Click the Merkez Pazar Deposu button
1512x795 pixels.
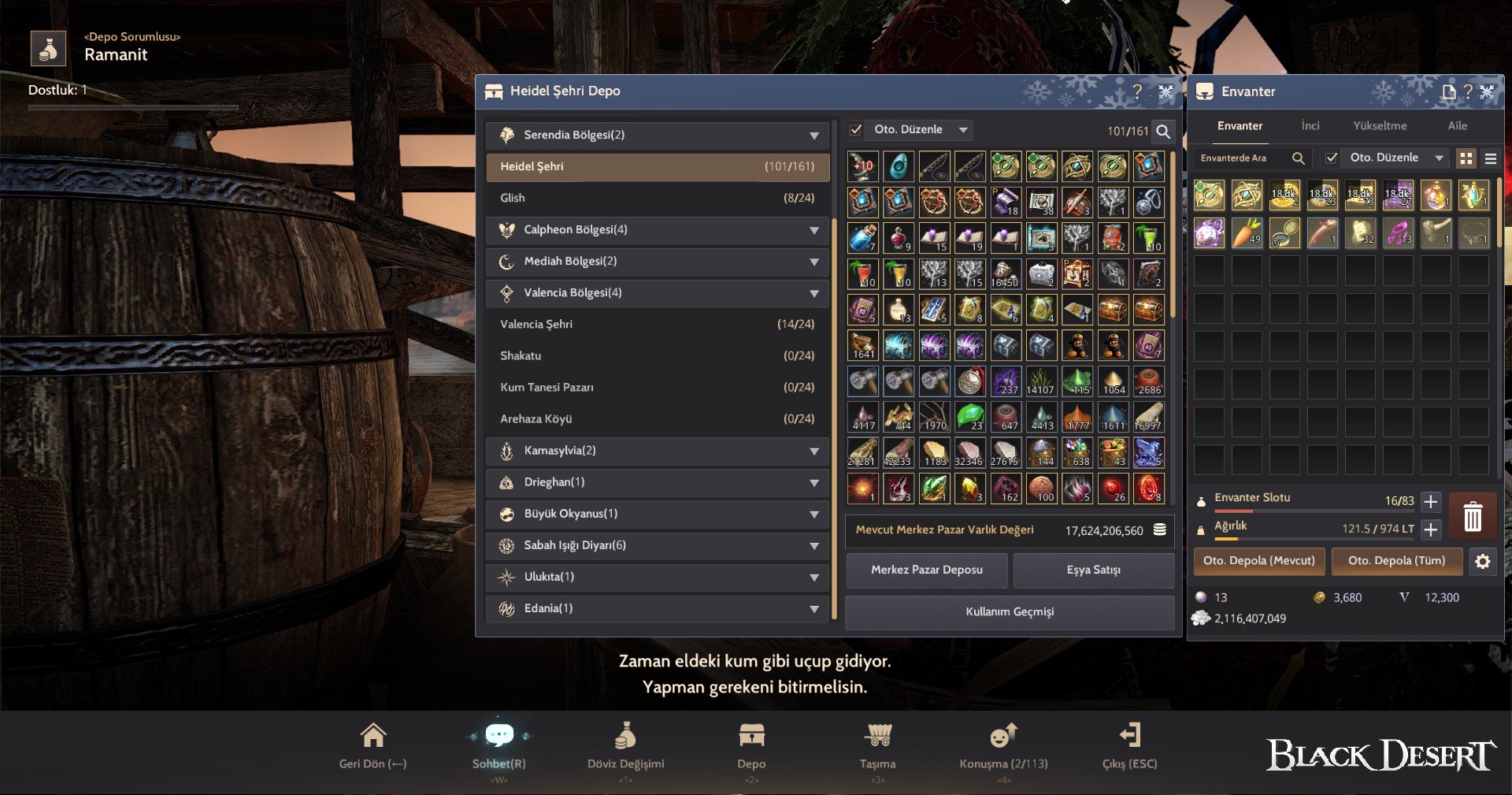(927, 570)
